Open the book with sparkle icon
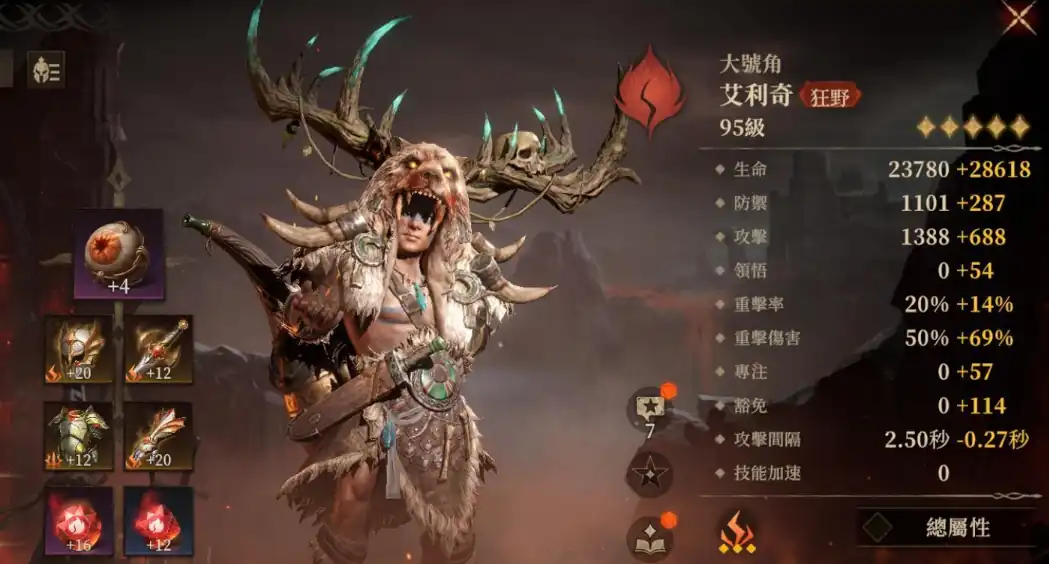The image size is (1049, 564). (x=649, y=538)
